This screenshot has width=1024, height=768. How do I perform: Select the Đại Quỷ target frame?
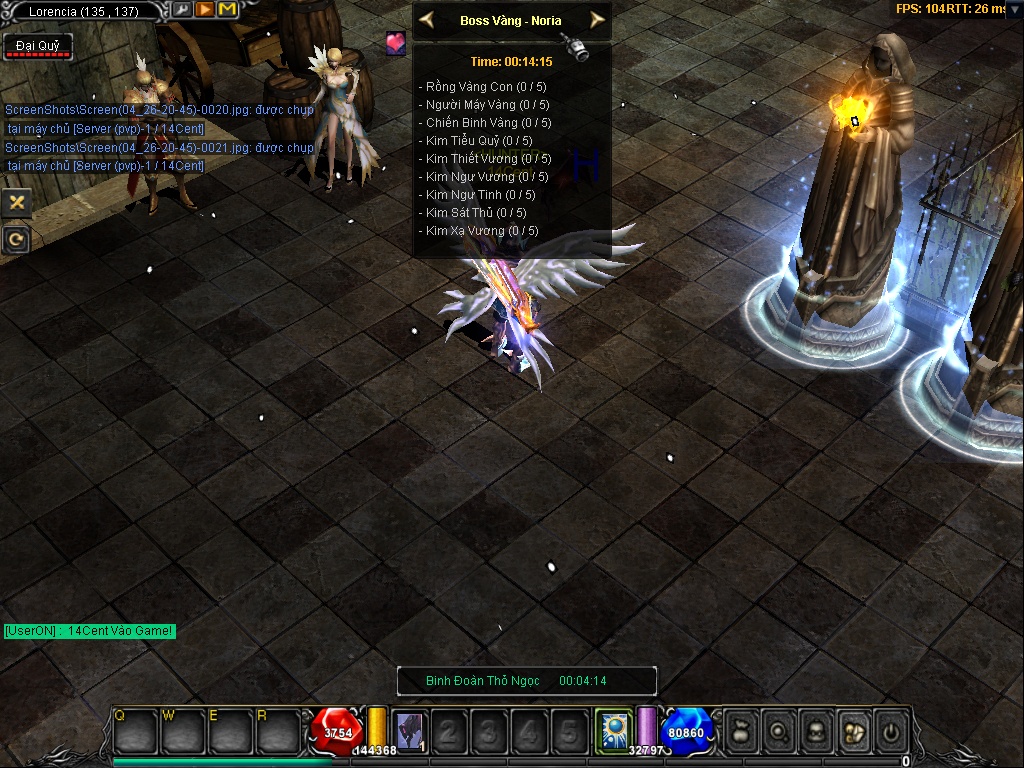pos(37,46)
